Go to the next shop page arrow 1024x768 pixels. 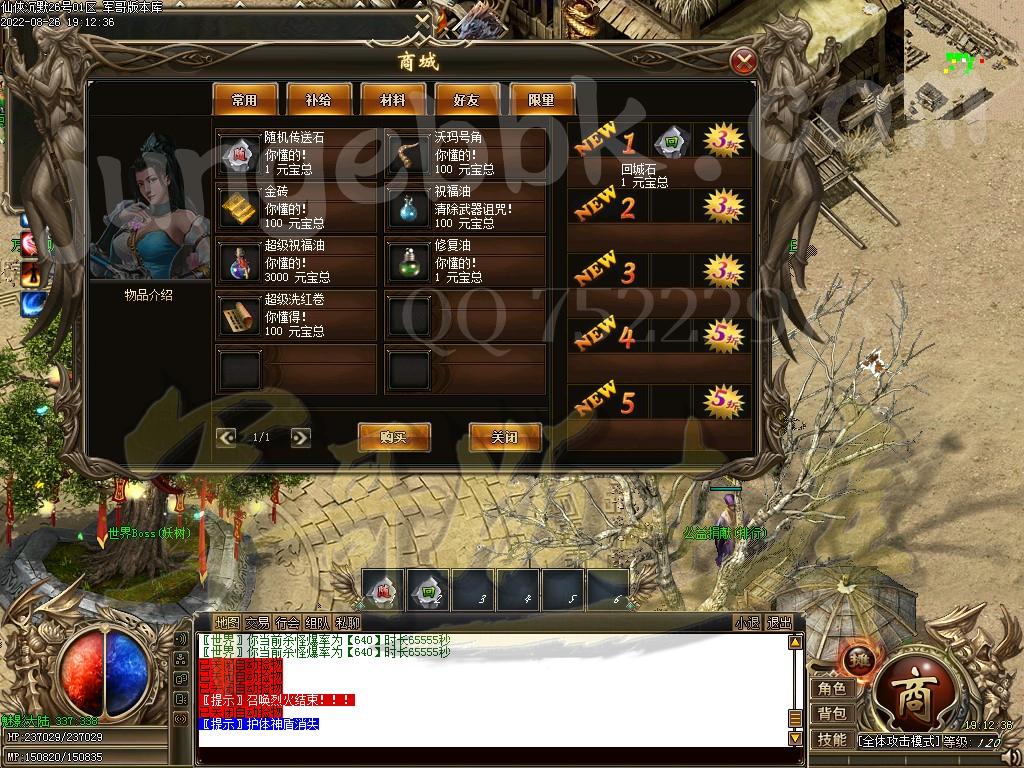300,437
